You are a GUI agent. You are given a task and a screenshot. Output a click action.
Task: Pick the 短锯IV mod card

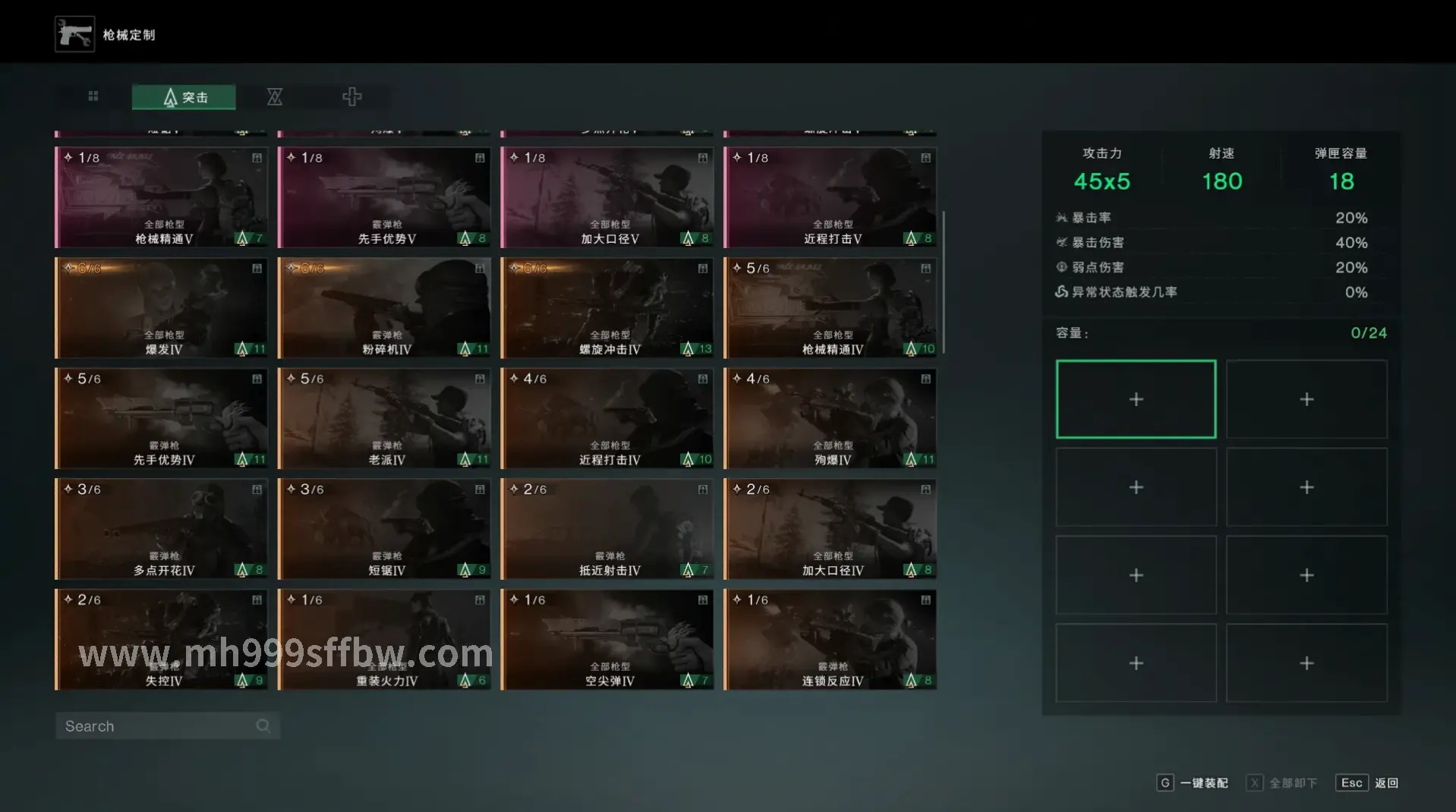(x=385, y=529)
